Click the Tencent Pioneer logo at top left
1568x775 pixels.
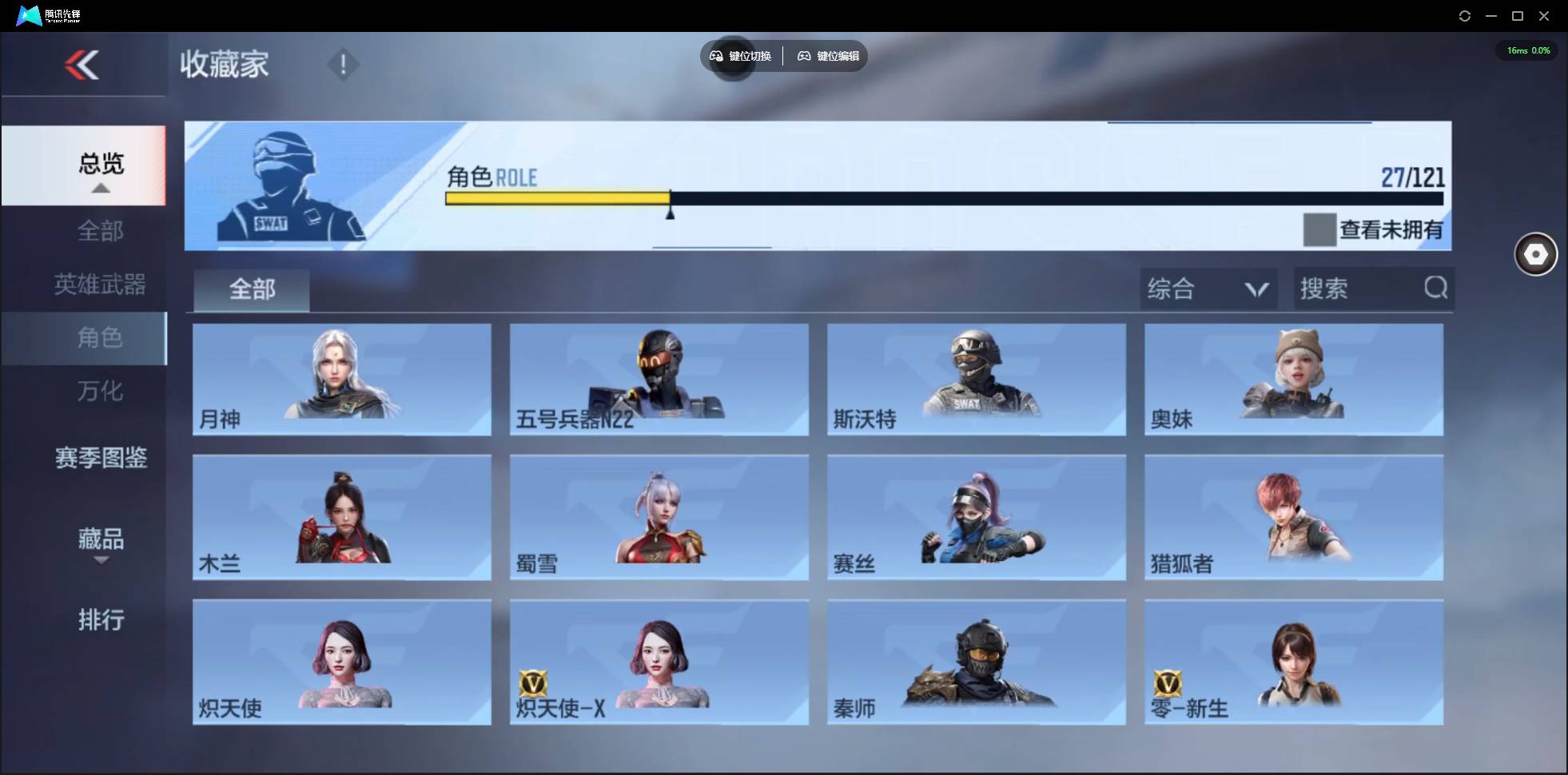[28, 15]
